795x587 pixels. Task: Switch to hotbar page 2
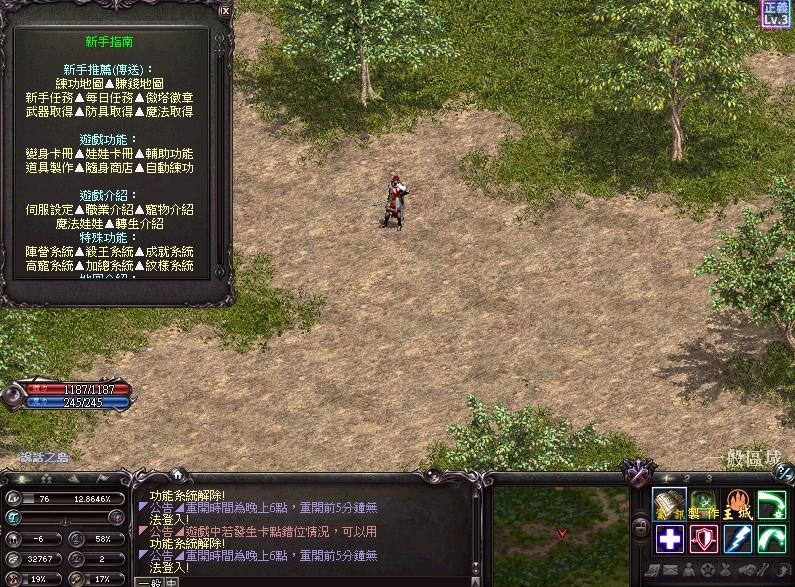[687, 478]
